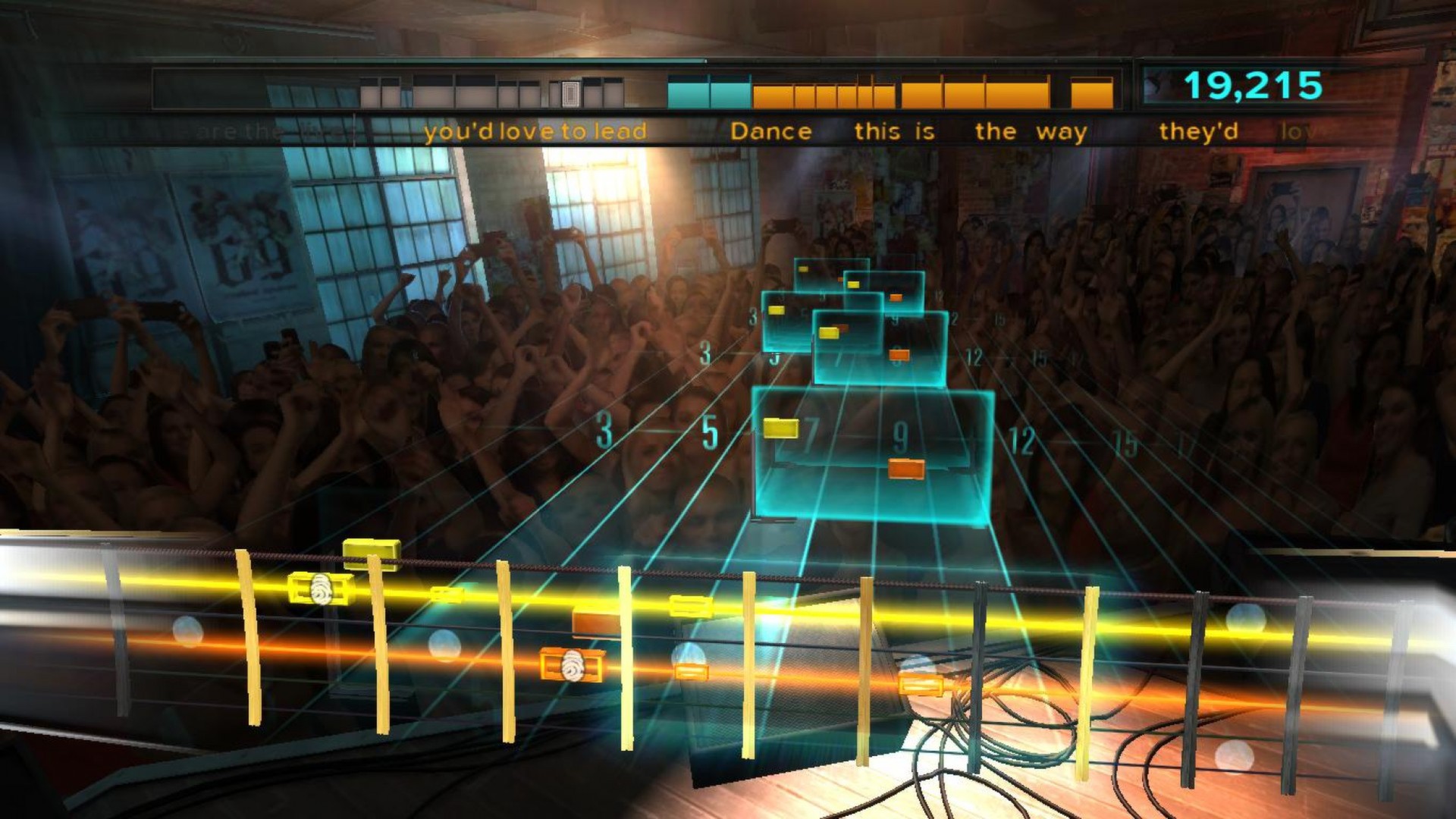Toggle the teal phrase segment in the progress bar
The image size is (1456, 819).
pos(690,93)
